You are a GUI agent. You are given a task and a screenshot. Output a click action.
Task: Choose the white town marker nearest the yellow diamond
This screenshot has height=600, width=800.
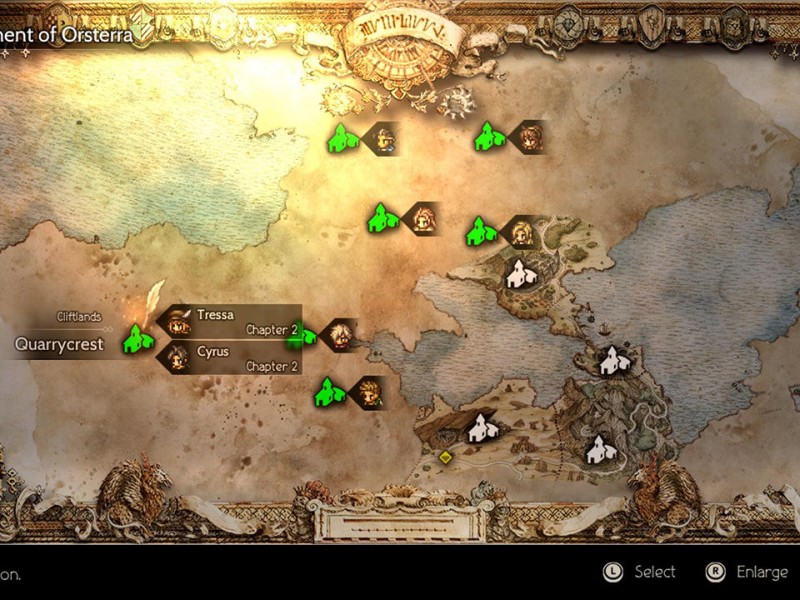click(483, 429)
